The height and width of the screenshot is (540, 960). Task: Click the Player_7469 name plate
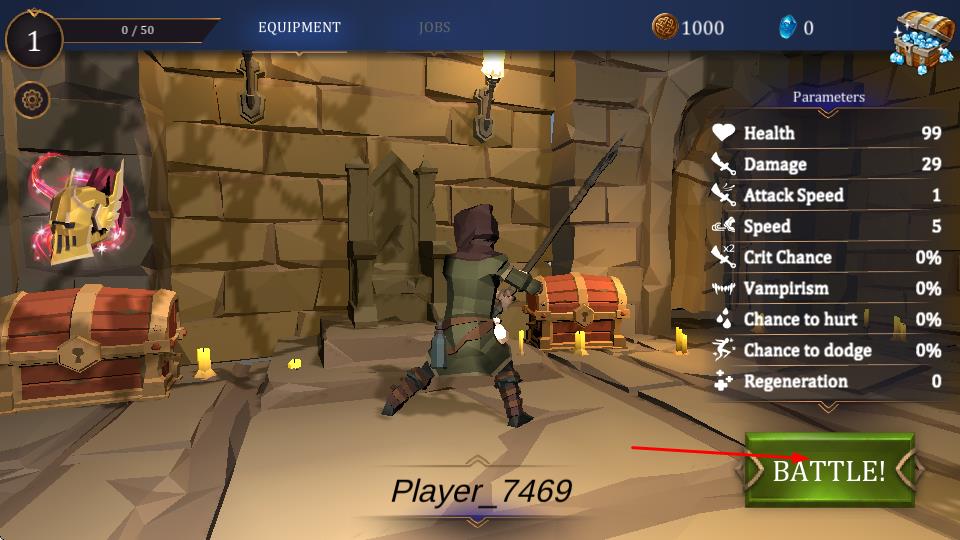point(480,491)
